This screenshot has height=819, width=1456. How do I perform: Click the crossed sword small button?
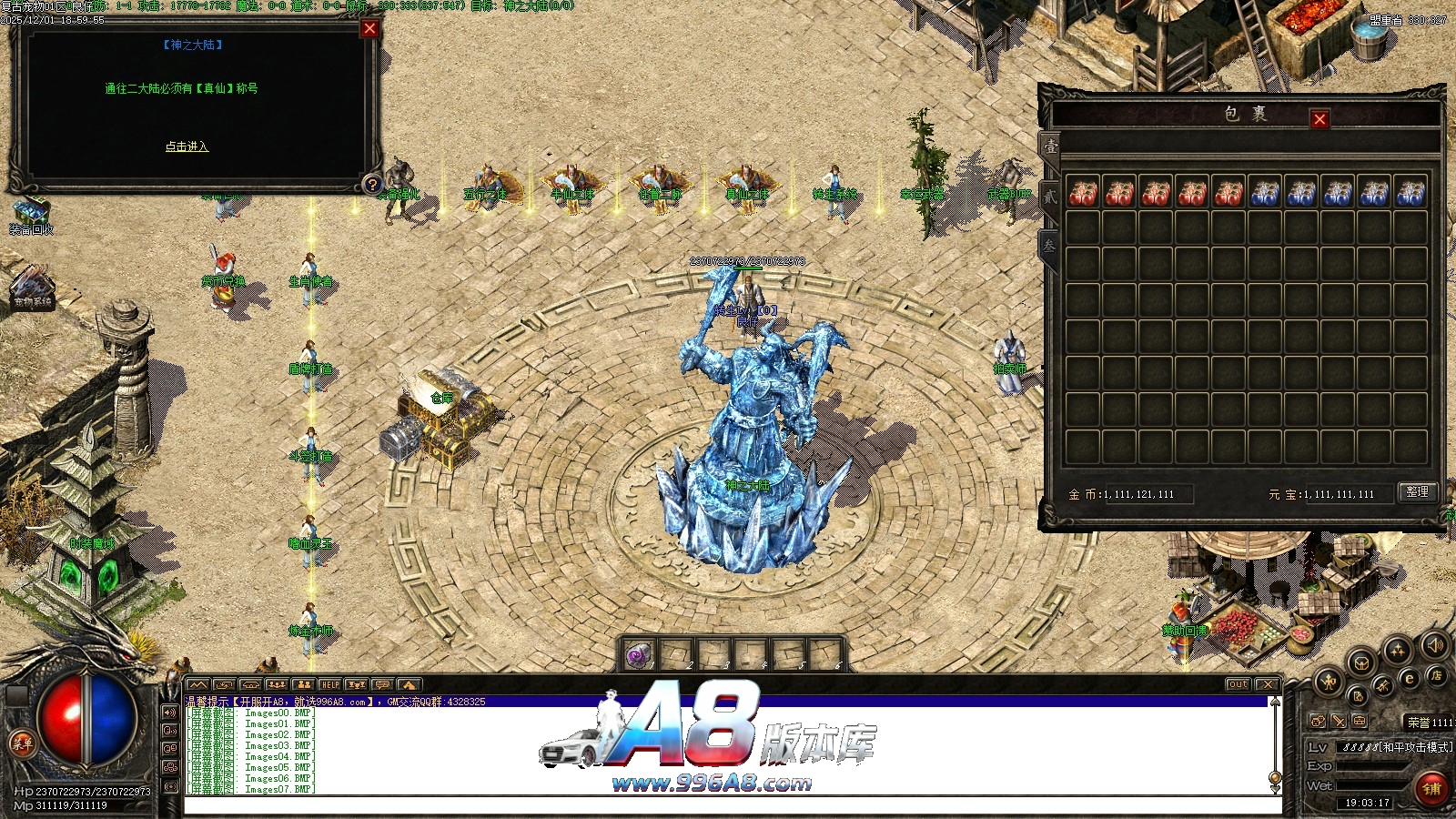click(x=1339, y=721)
